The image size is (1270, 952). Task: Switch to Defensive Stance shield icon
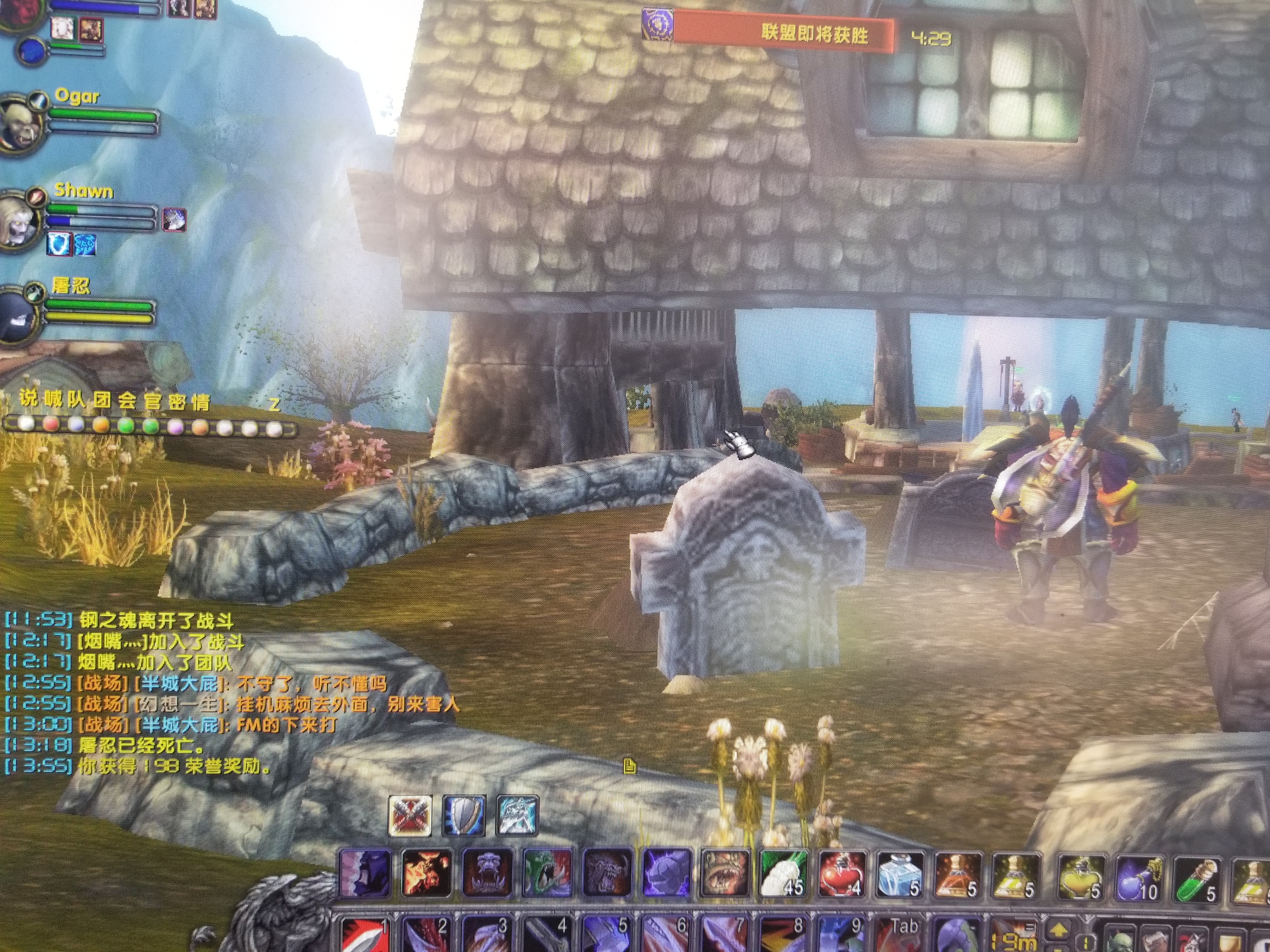(464, 815)
